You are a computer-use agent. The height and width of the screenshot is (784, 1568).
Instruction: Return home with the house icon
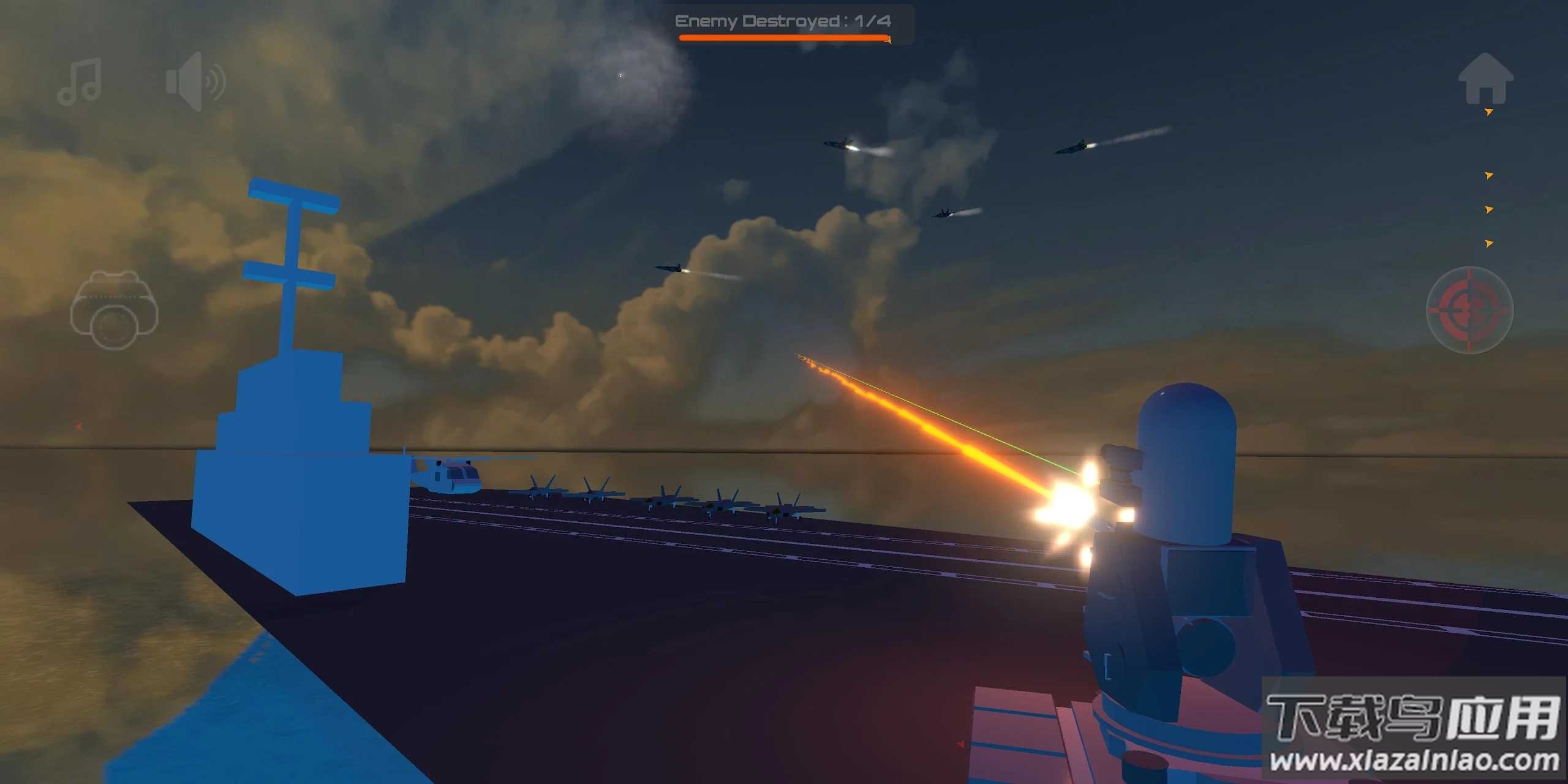pyautogui.click(x=1485, y=80)
